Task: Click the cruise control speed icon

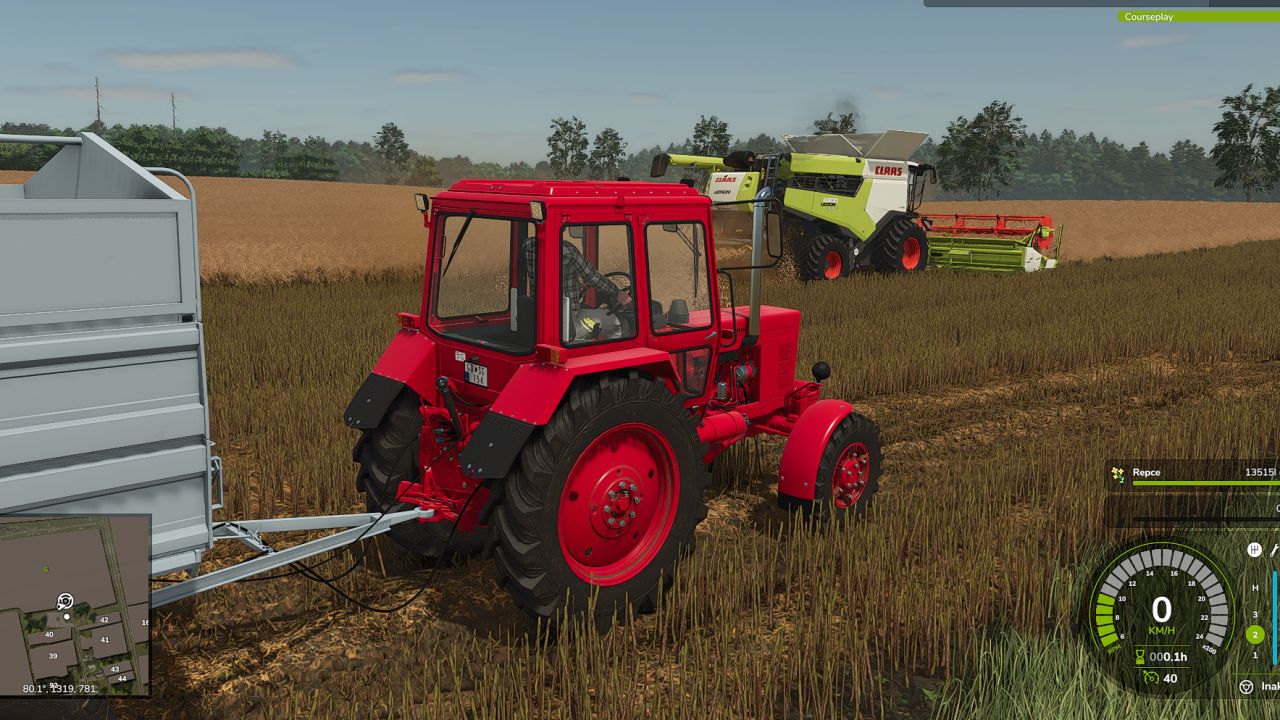Action: click(x=1151, y=679)
